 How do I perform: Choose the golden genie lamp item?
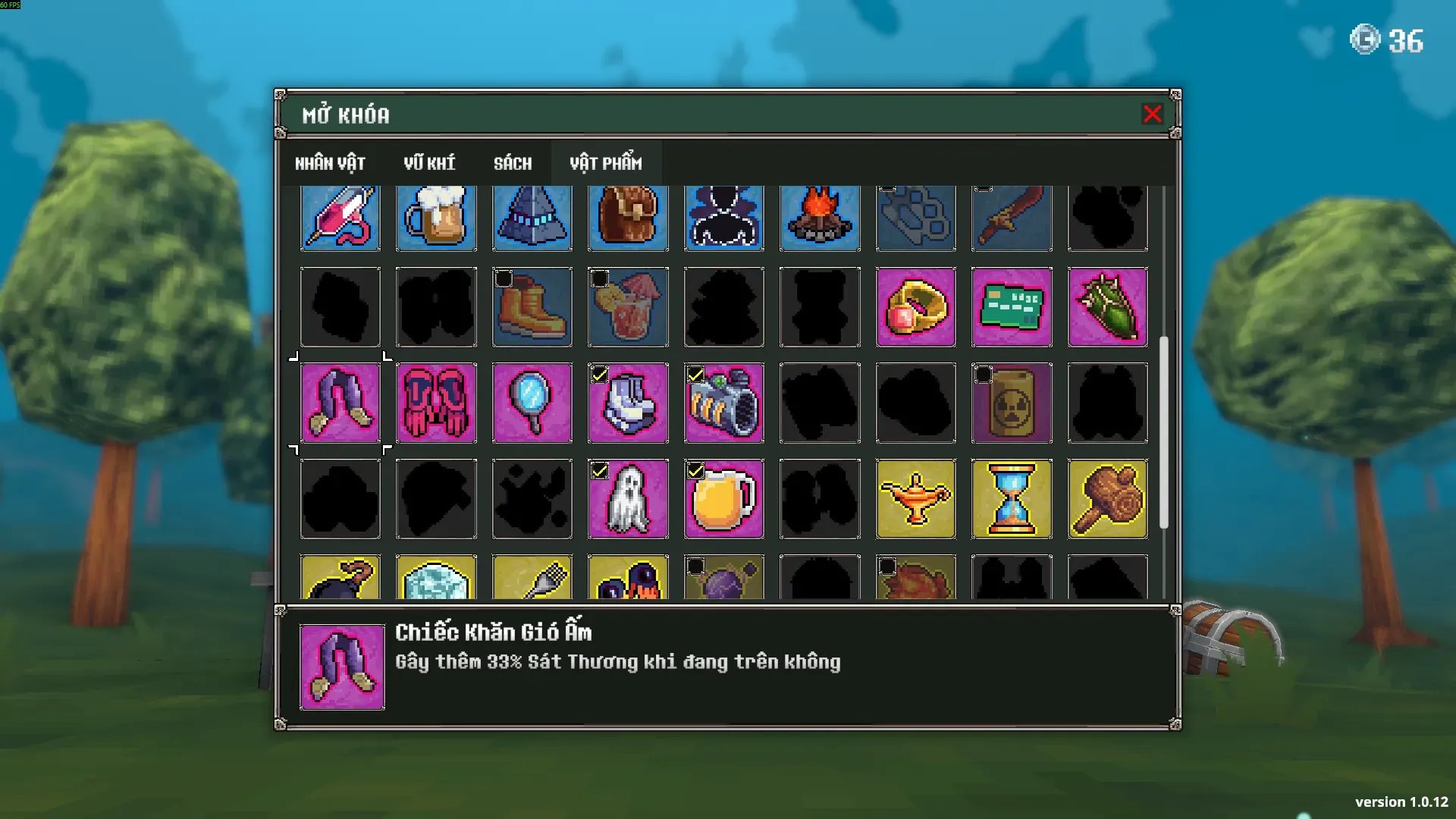tap(915, 499)
